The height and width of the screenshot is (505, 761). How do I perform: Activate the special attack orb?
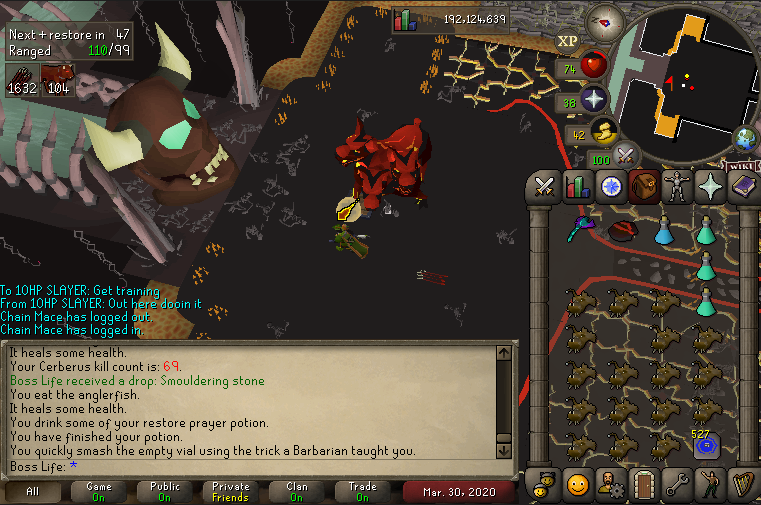pos(627,156)
